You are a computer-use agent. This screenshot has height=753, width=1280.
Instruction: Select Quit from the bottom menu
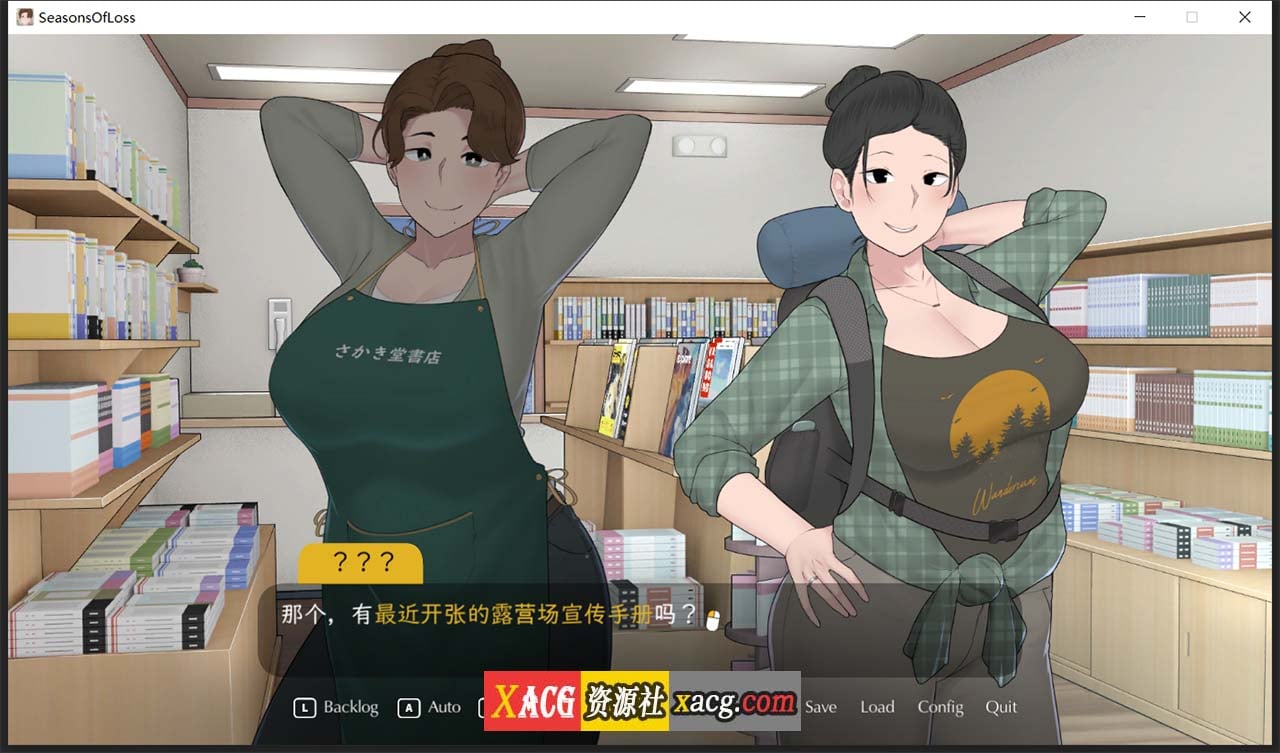click(x=1001, y=707)
